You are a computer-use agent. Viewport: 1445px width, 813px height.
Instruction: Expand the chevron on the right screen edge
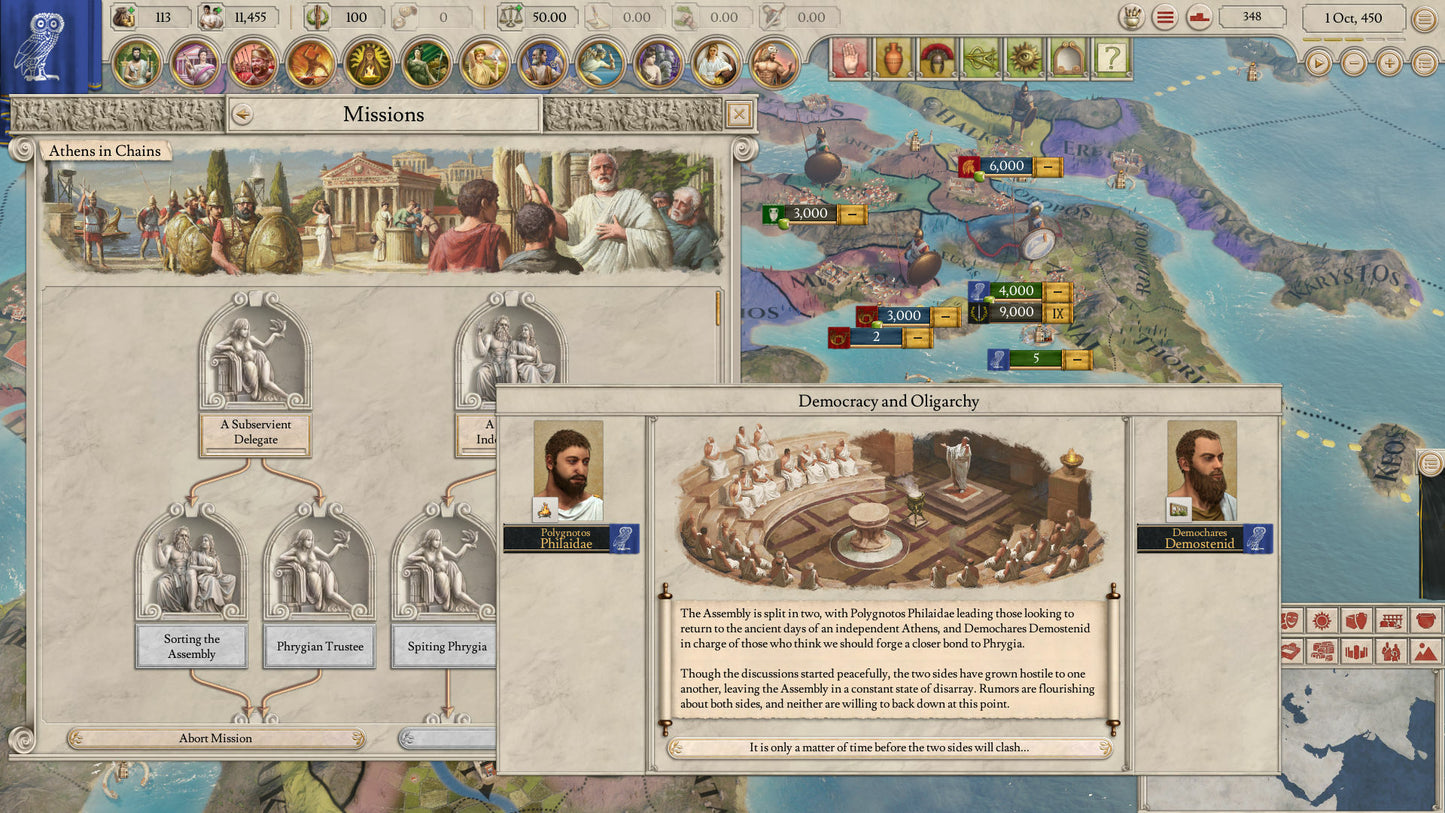coord(1431,463)
